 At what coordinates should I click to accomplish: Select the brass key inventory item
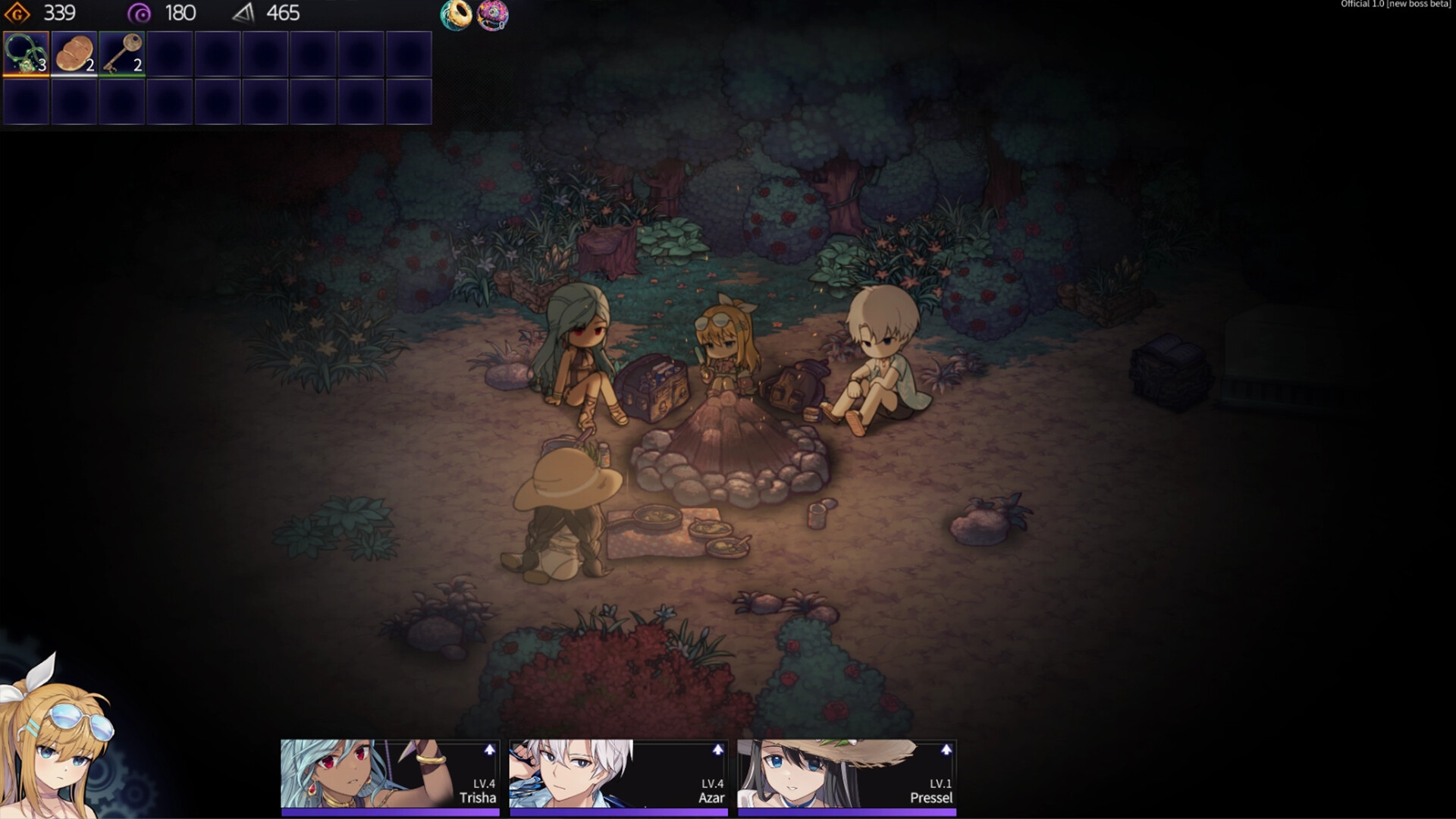(x=121, y=52)
